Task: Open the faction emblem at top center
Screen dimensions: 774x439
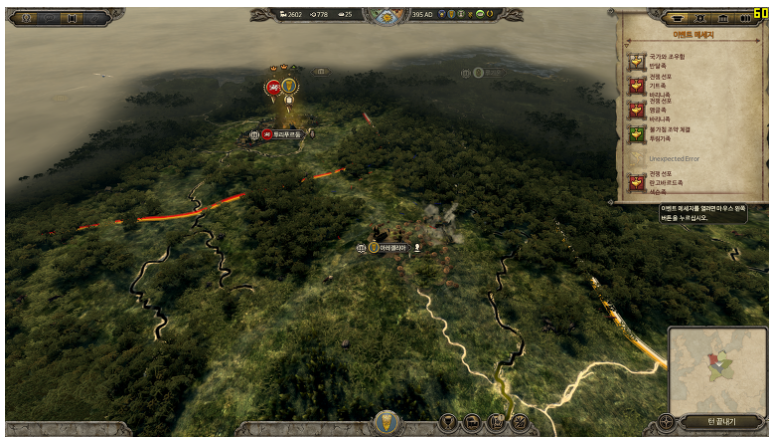Action: (x=386, y=15)
